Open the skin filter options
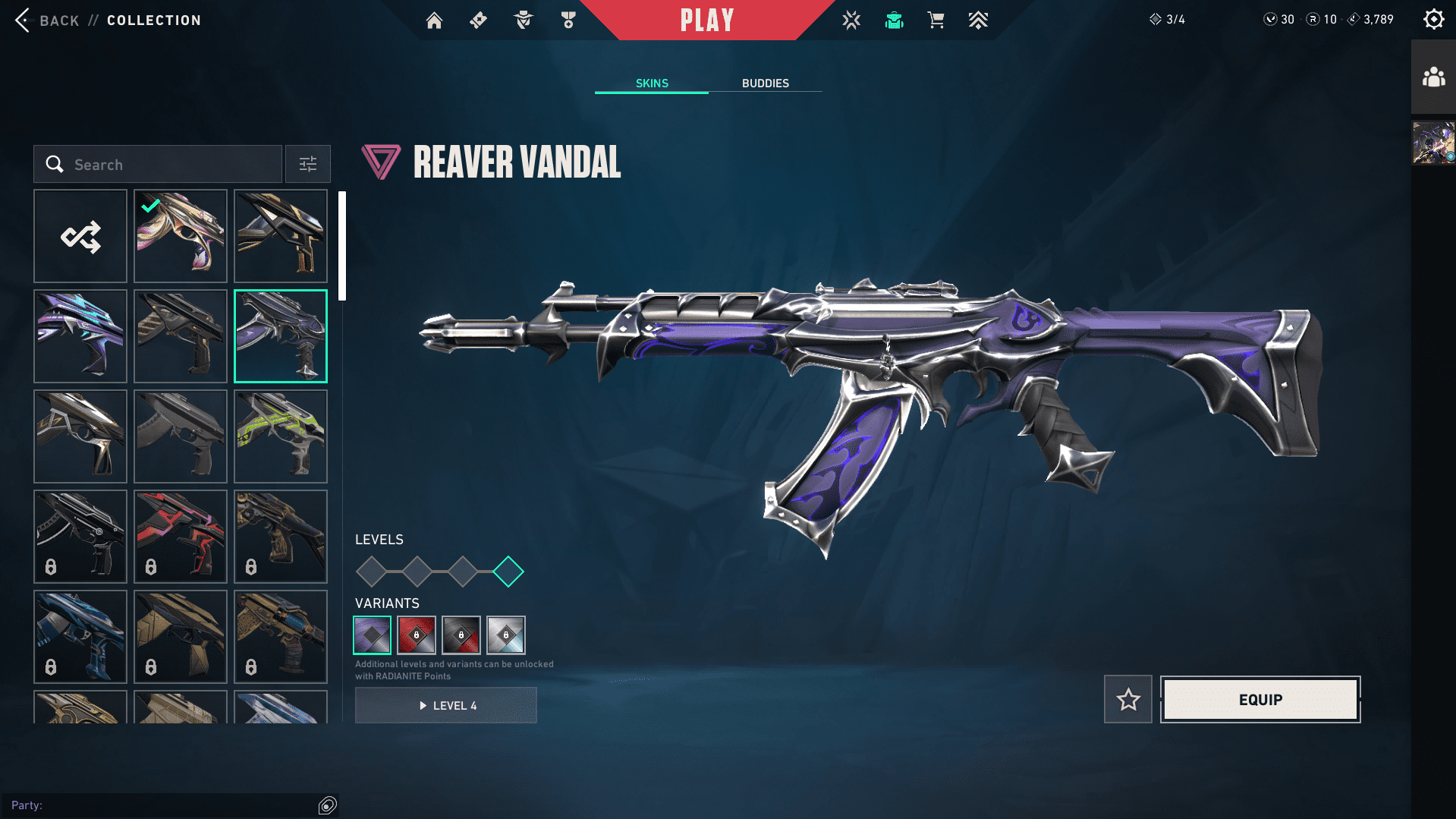Screen dimensions: 1456x819 pos(307,164)
